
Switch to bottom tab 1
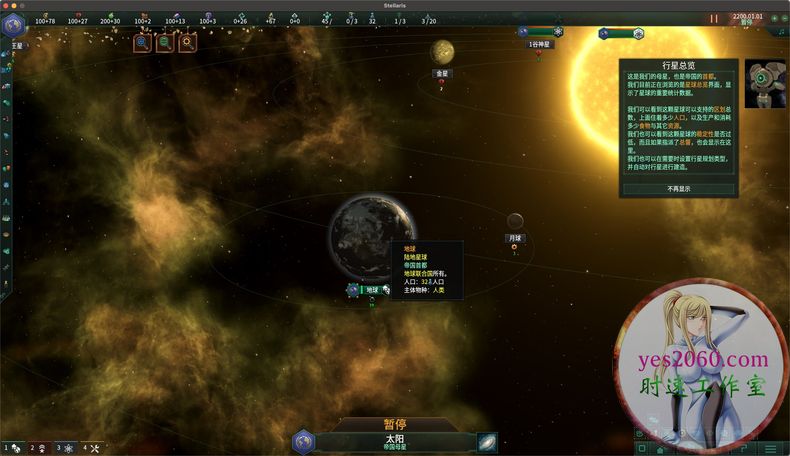[12, 448]
